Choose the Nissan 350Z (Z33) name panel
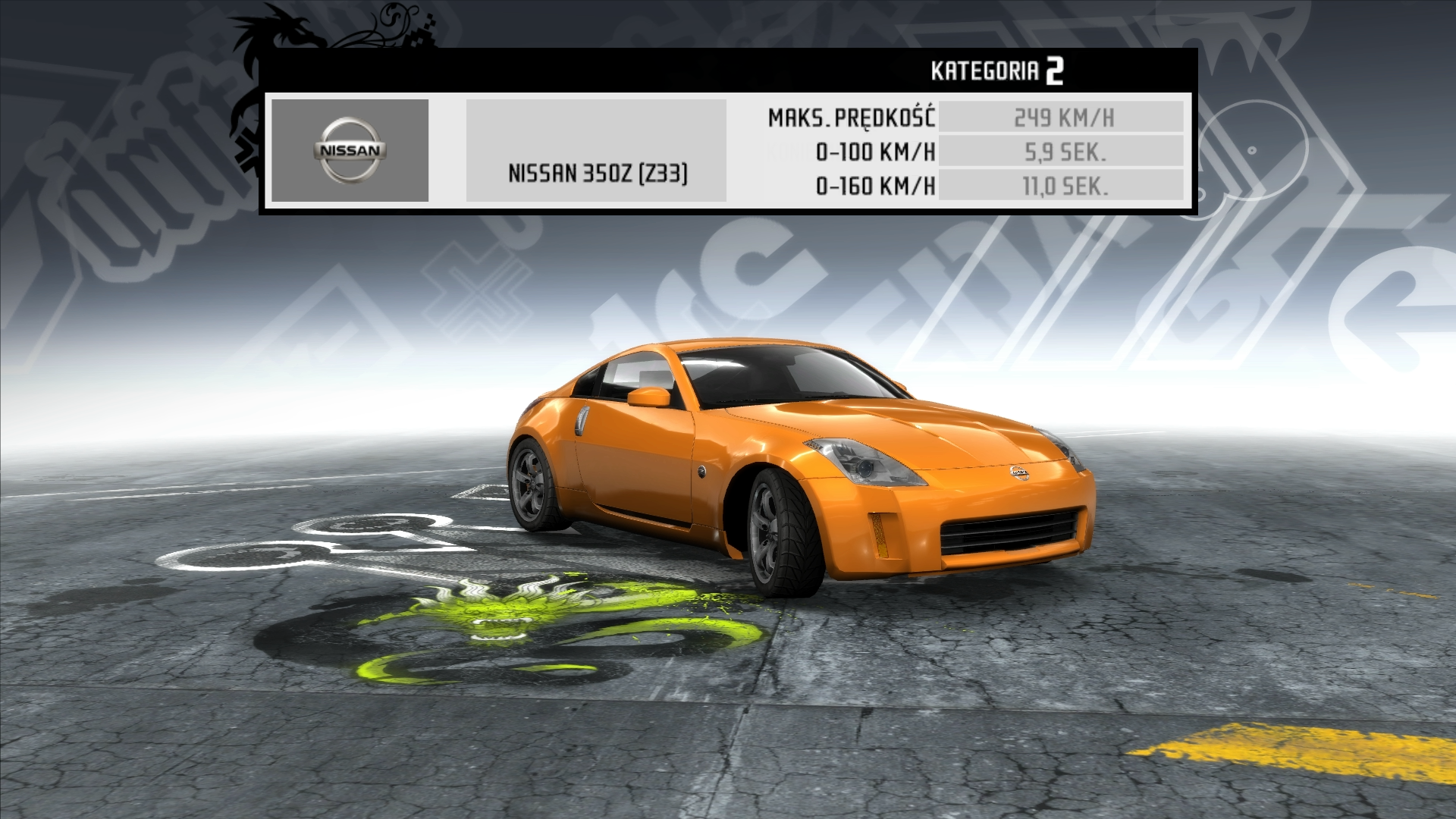This screenshot has height=819, width=1456. pyautogui.click(x=596, y=151)
